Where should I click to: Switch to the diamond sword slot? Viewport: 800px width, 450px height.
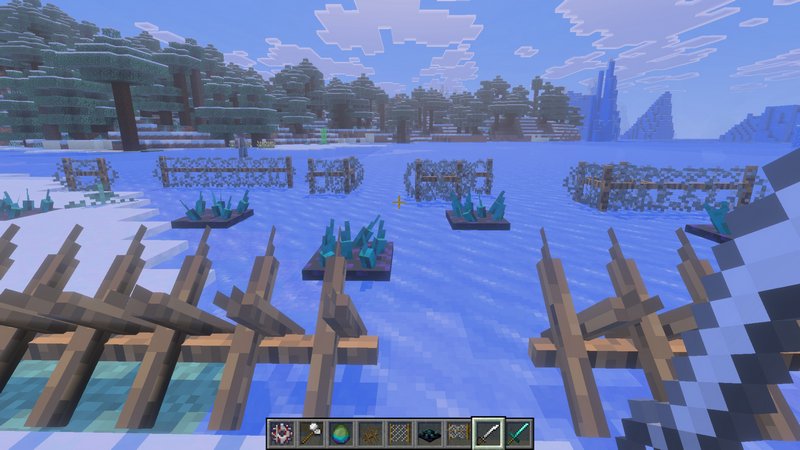[518, 433]
